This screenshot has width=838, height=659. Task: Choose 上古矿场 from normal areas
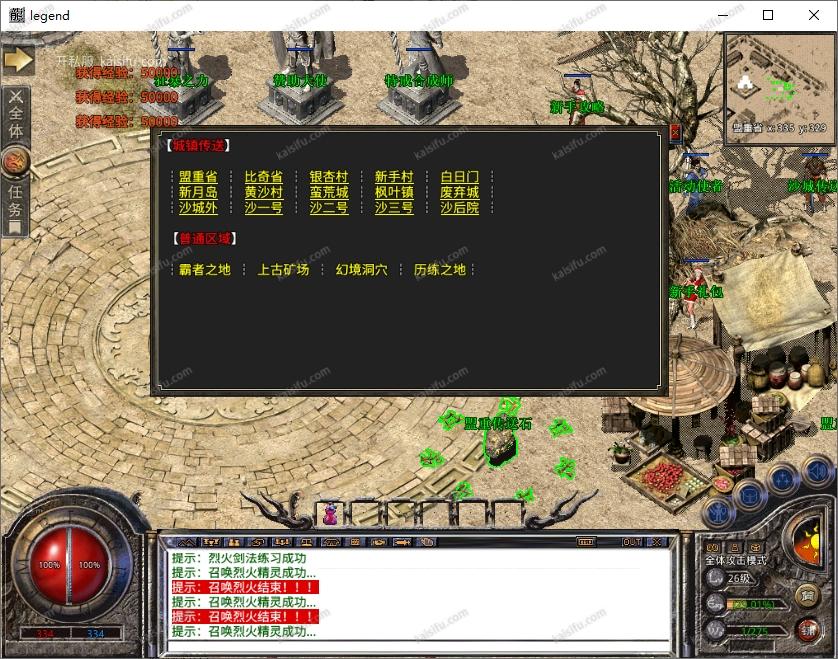tap(283, 269)
